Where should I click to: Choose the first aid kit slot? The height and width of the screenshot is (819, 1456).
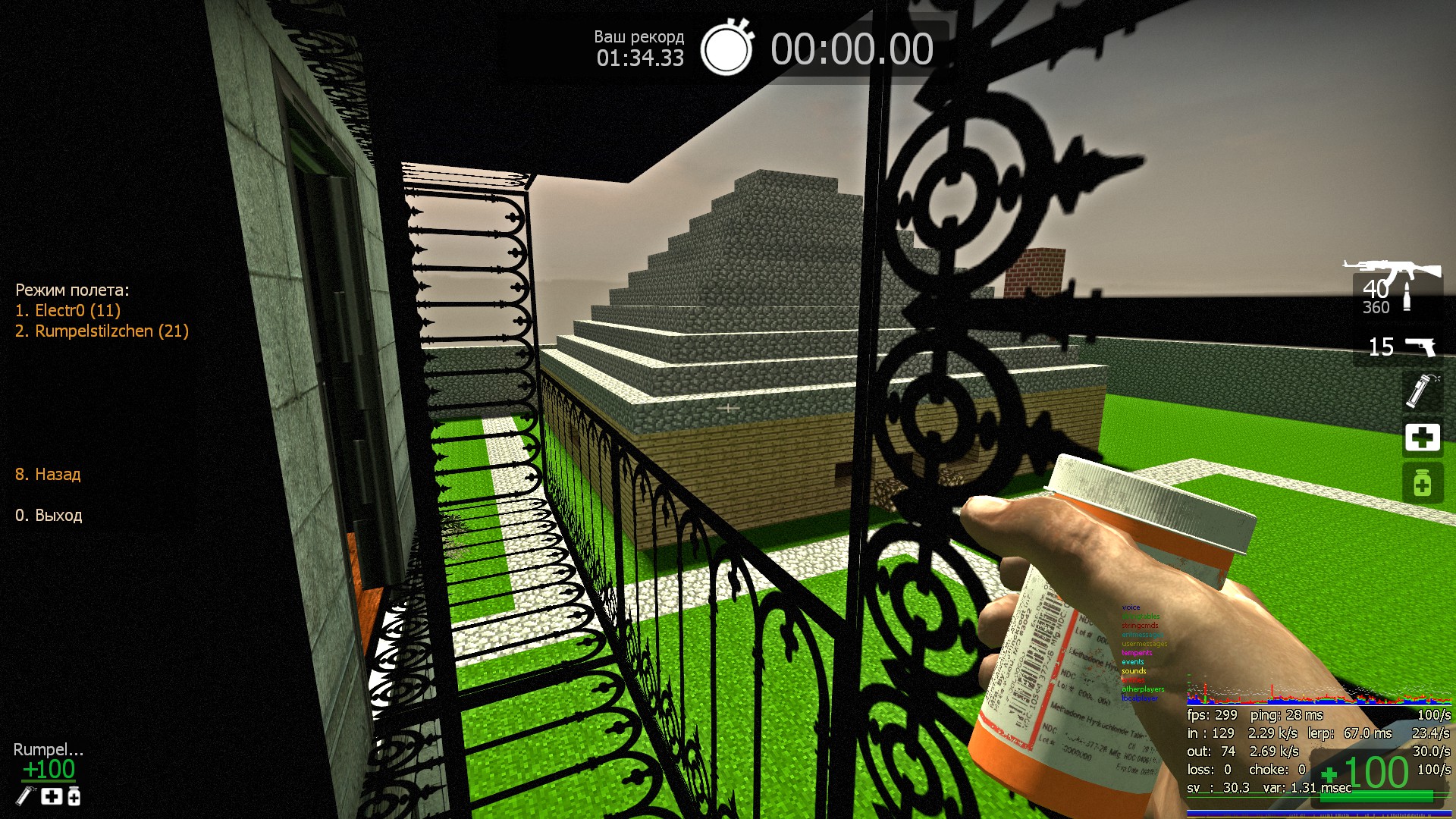pos(1422,438)
